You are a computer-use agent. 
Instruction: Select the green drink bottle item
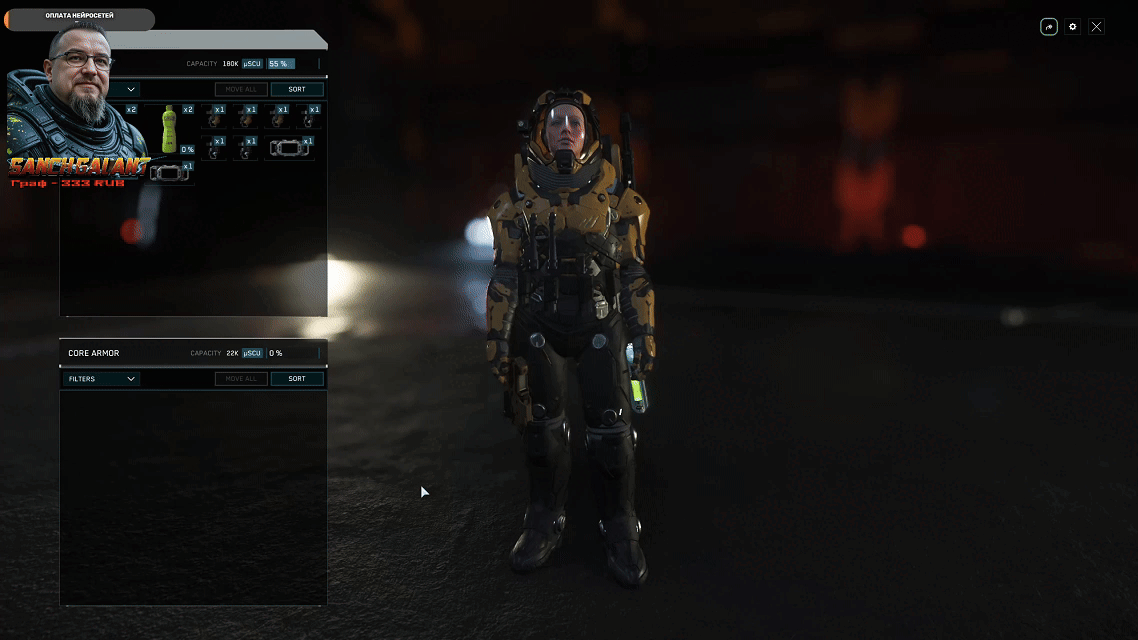pos(169,130)
